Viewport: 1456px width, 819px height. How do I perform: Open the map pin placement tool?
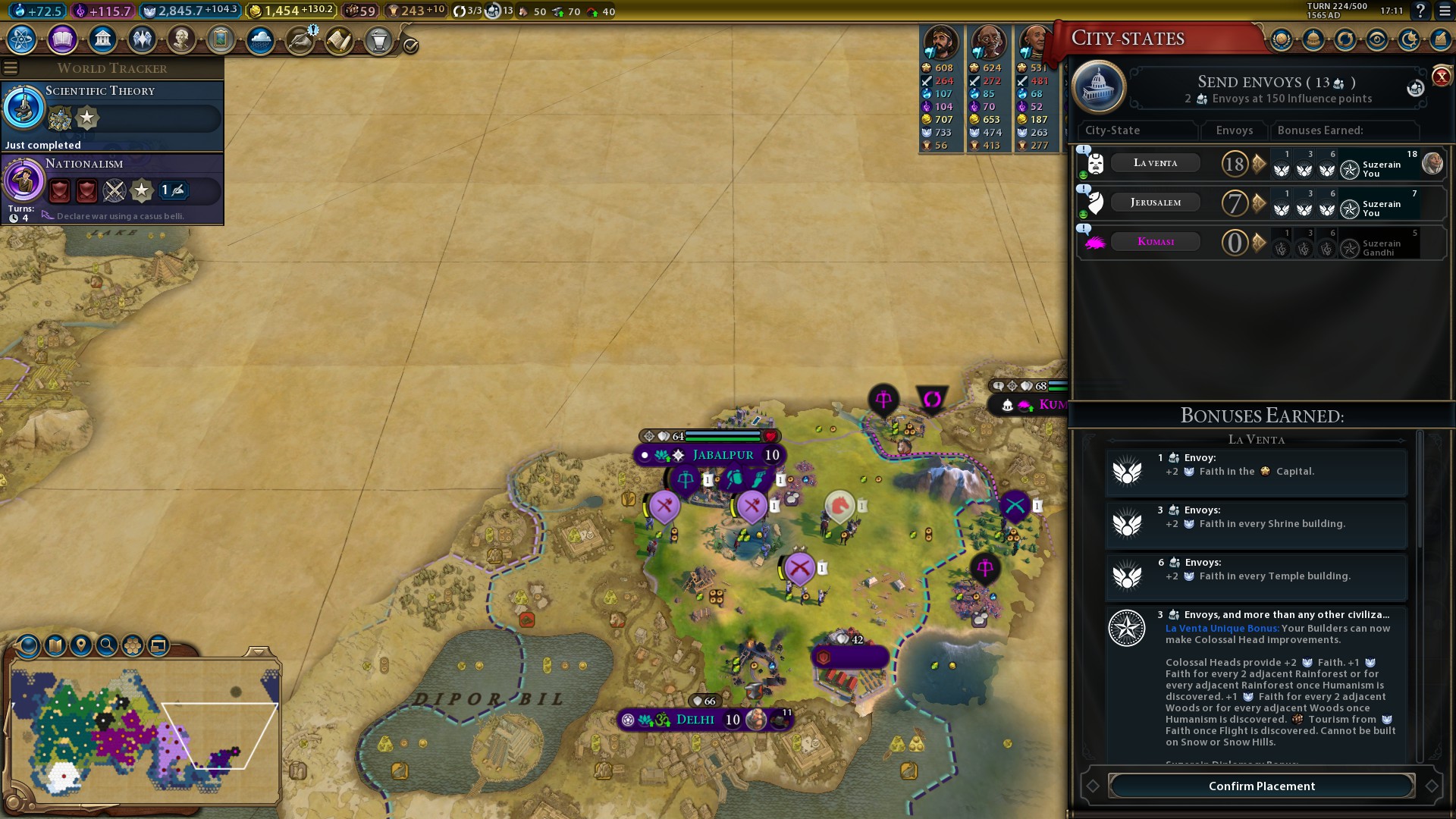click(80, 645)
